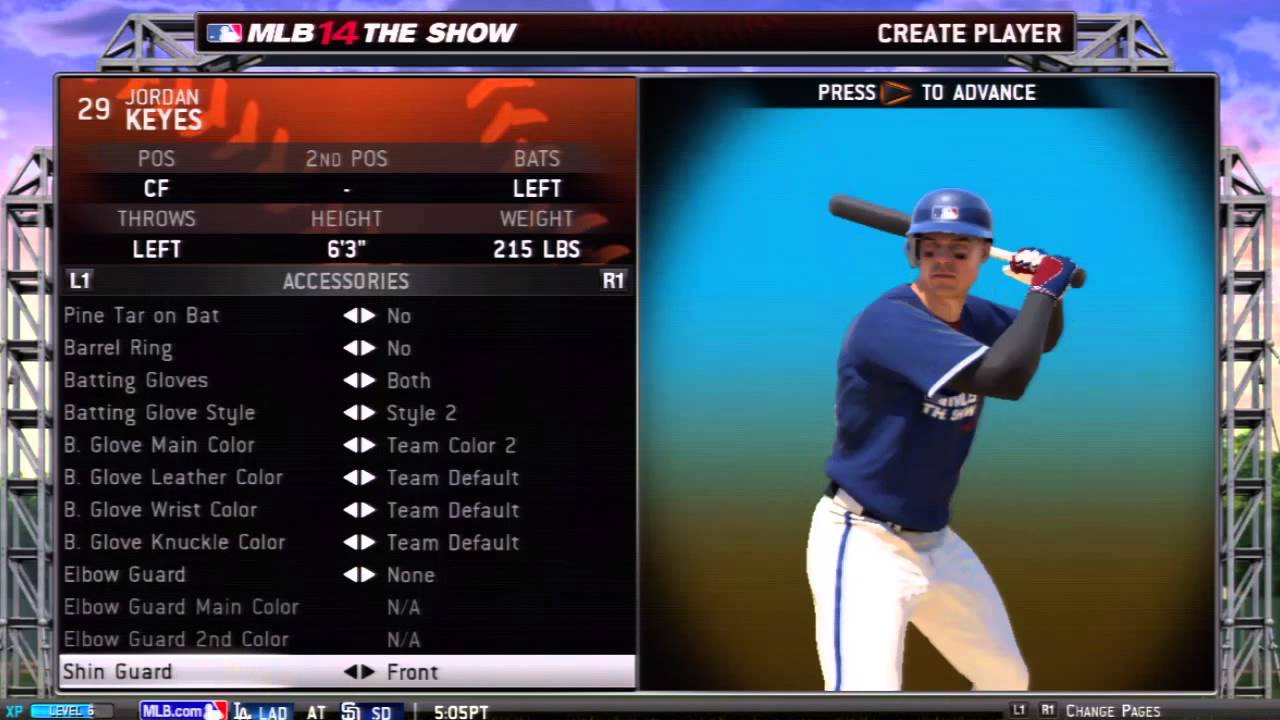Adjust the Elbow Guard None value arrows
Viewport: 1280px width, 720px height.
[359, 575]
